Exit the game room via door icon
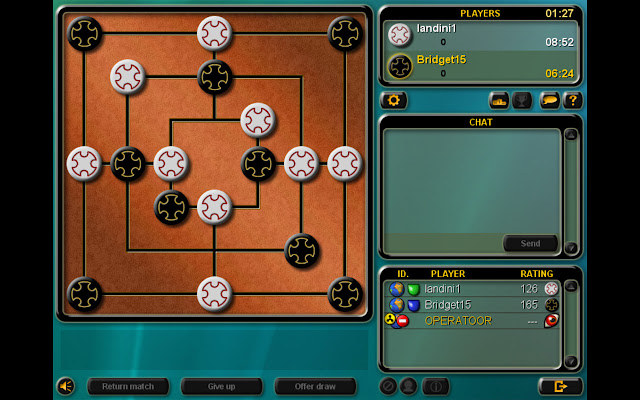640x400 pixels. (x=559, y=386)
